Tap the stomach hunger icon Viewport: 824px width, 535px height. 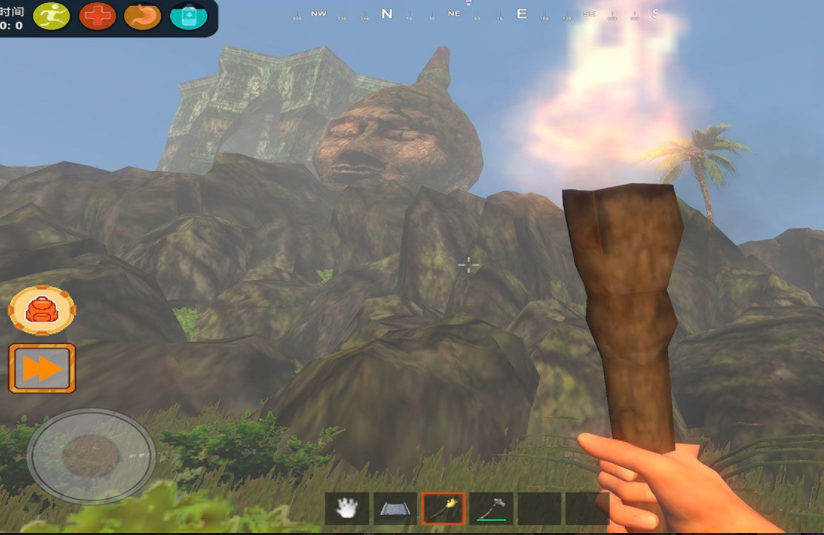click(143, 16)
